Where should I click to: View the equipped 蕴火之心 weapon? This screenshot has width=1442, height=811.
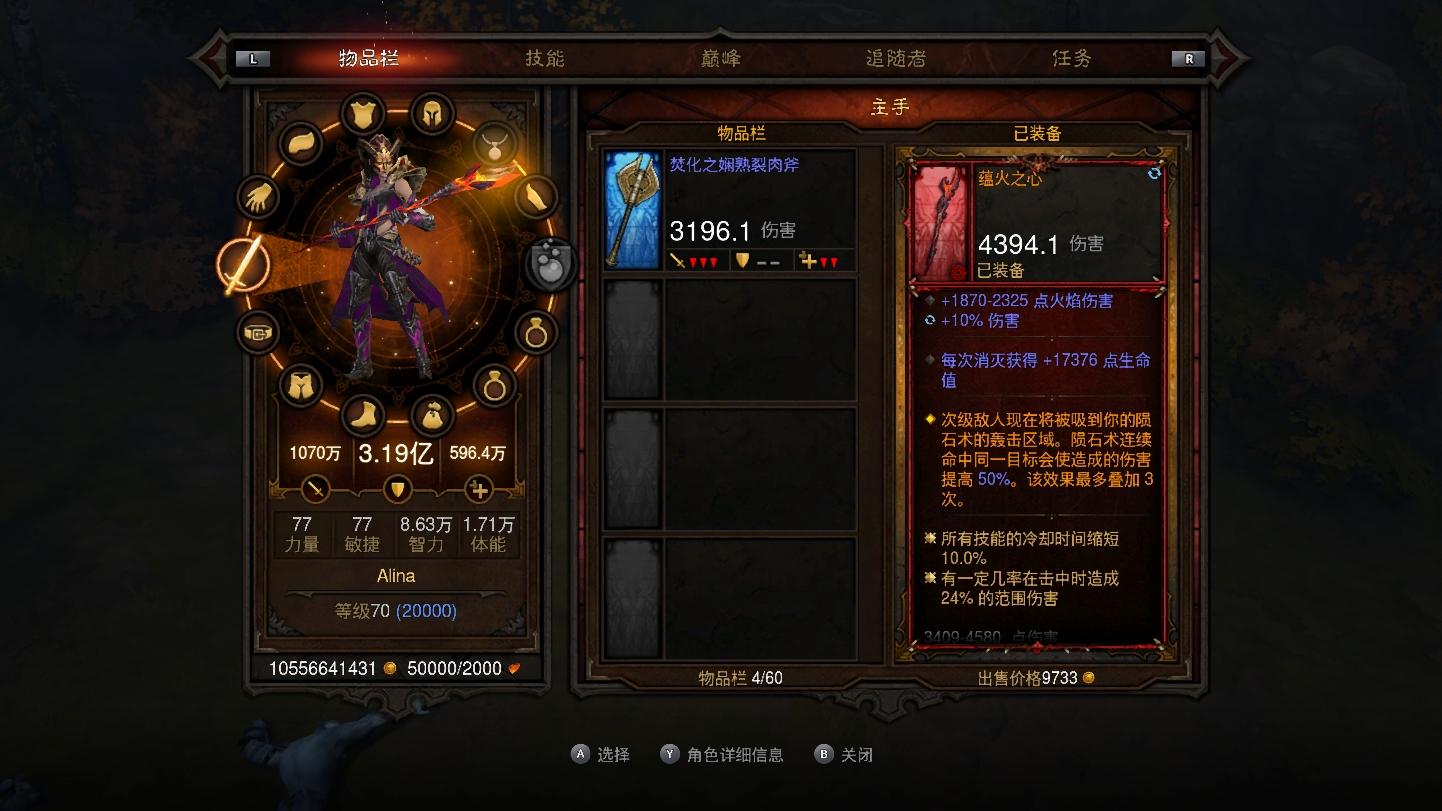(x=1037, y=222)
